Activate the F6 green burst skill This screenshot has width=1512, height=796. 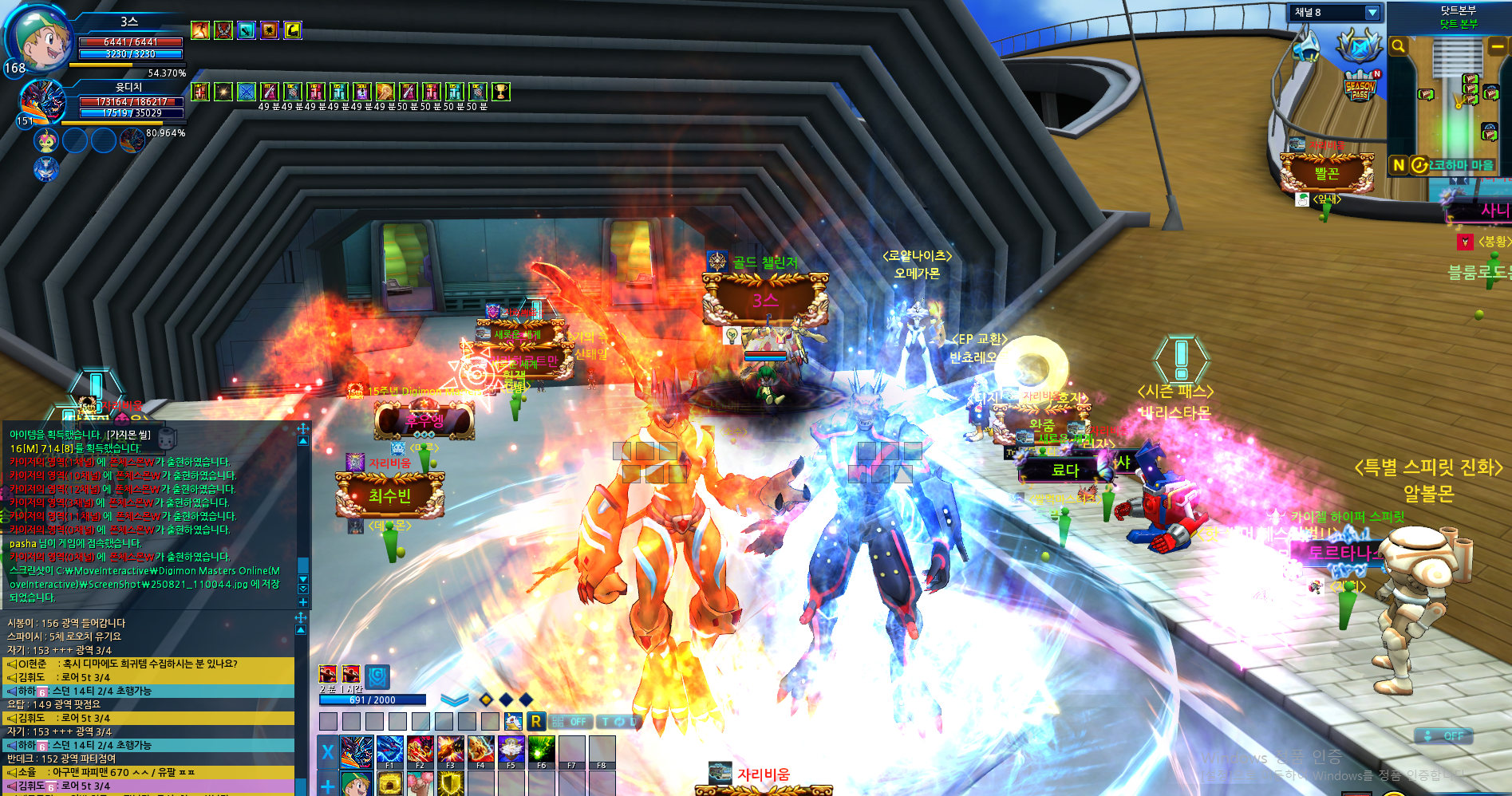pos(541,751)
